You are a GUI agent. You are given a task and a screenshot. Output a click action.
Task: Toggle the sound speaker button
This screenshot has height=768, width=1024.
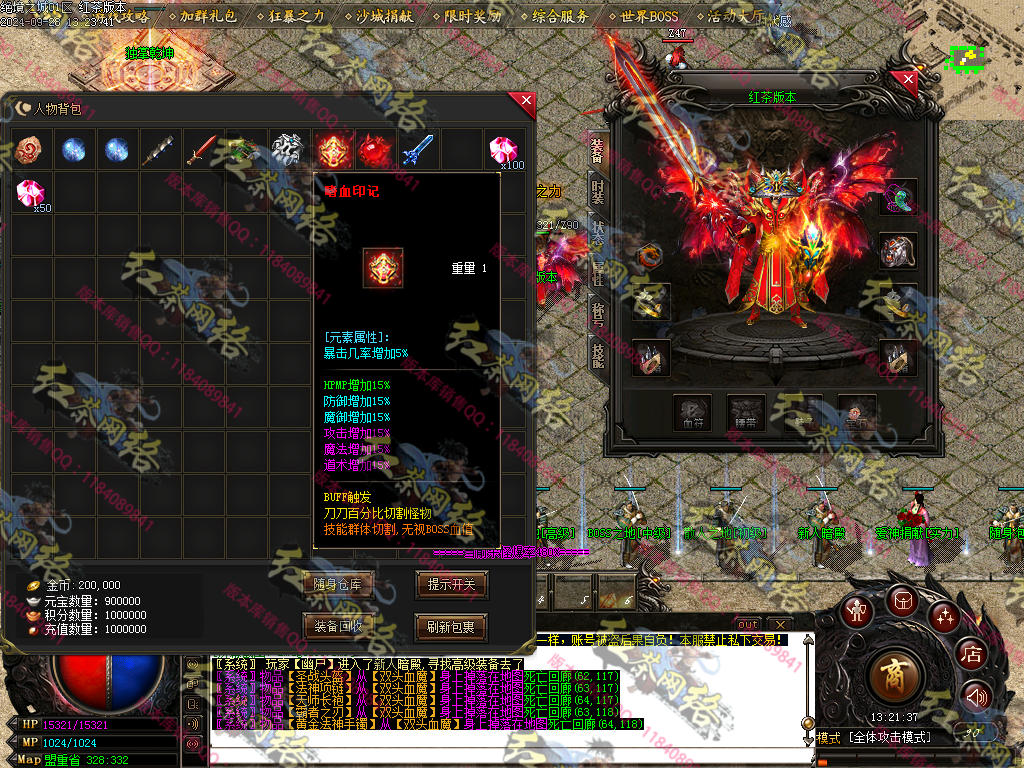coord(977,696)
